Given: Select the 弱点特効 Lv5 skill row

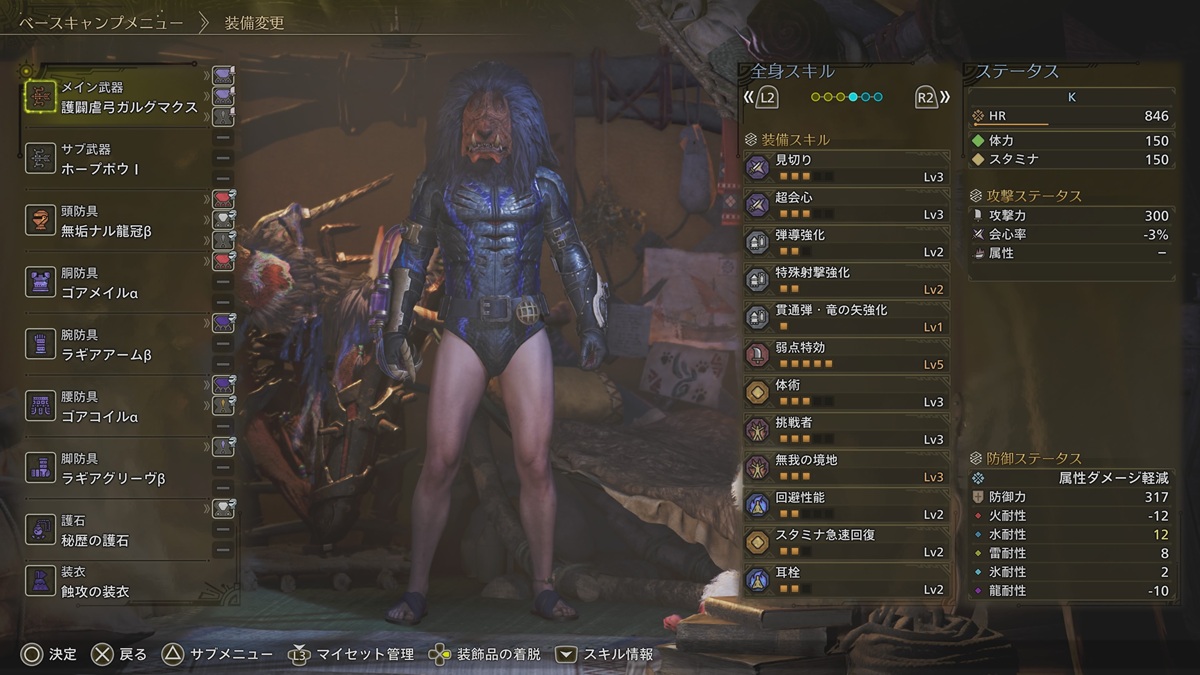Looking at the screenshot, I should [846, 354].
